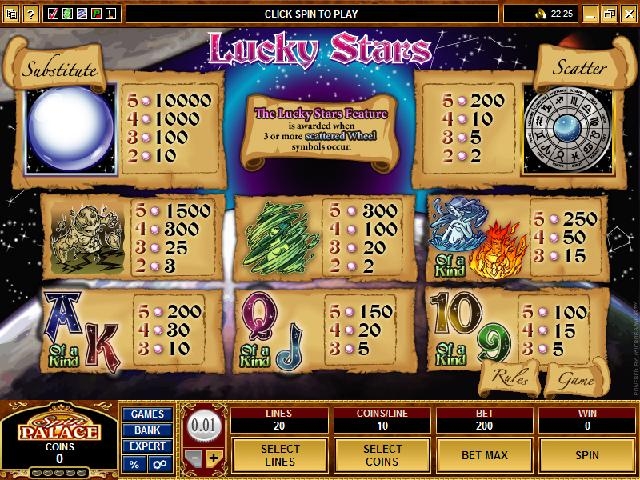Decrease coin size with the minus button
Viewport: 640px width, 480px height.
196,458
